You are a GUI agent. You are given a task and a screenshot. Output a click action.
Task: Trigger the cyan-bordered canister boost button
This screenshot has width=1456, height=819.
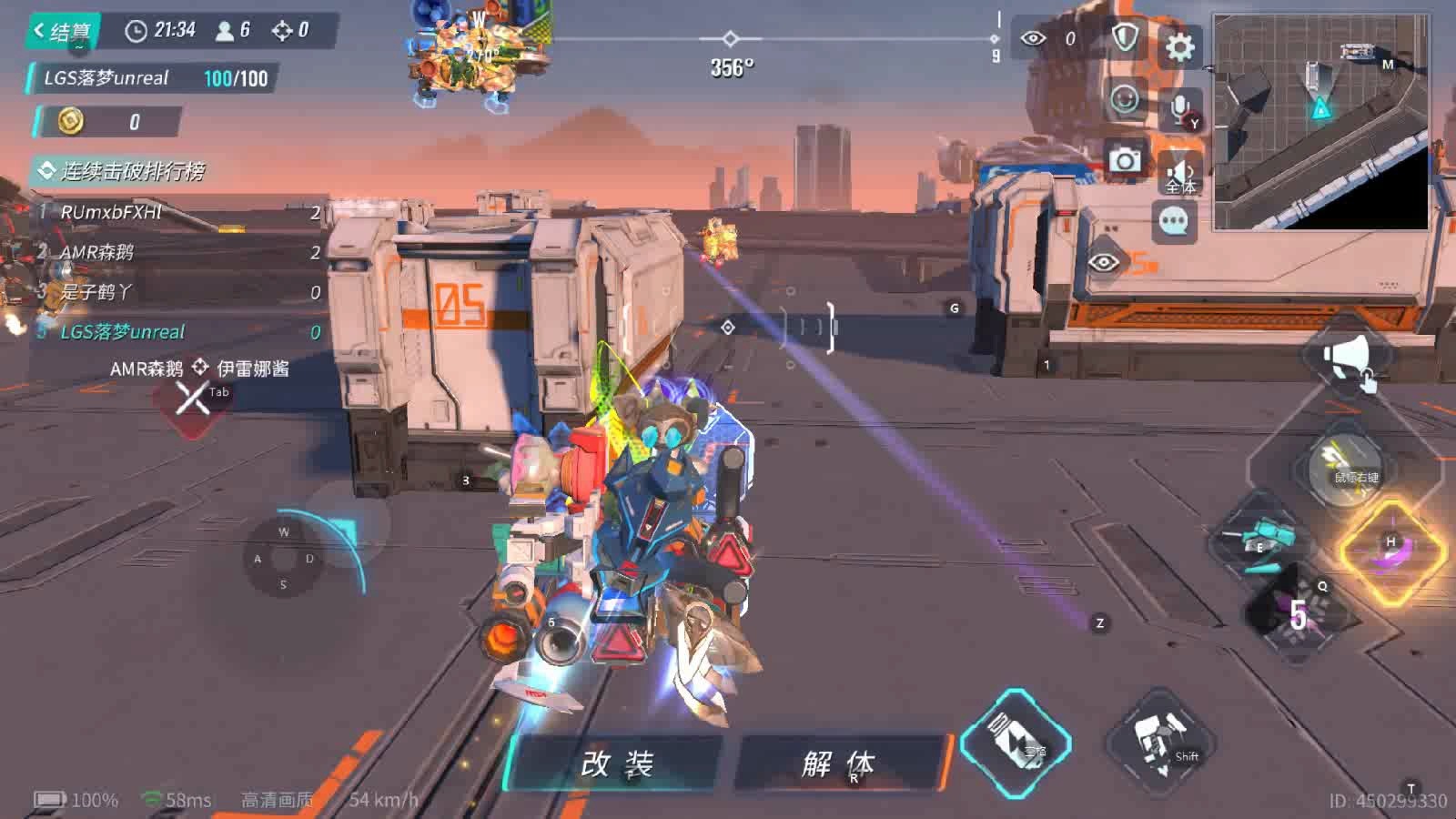1016,742
